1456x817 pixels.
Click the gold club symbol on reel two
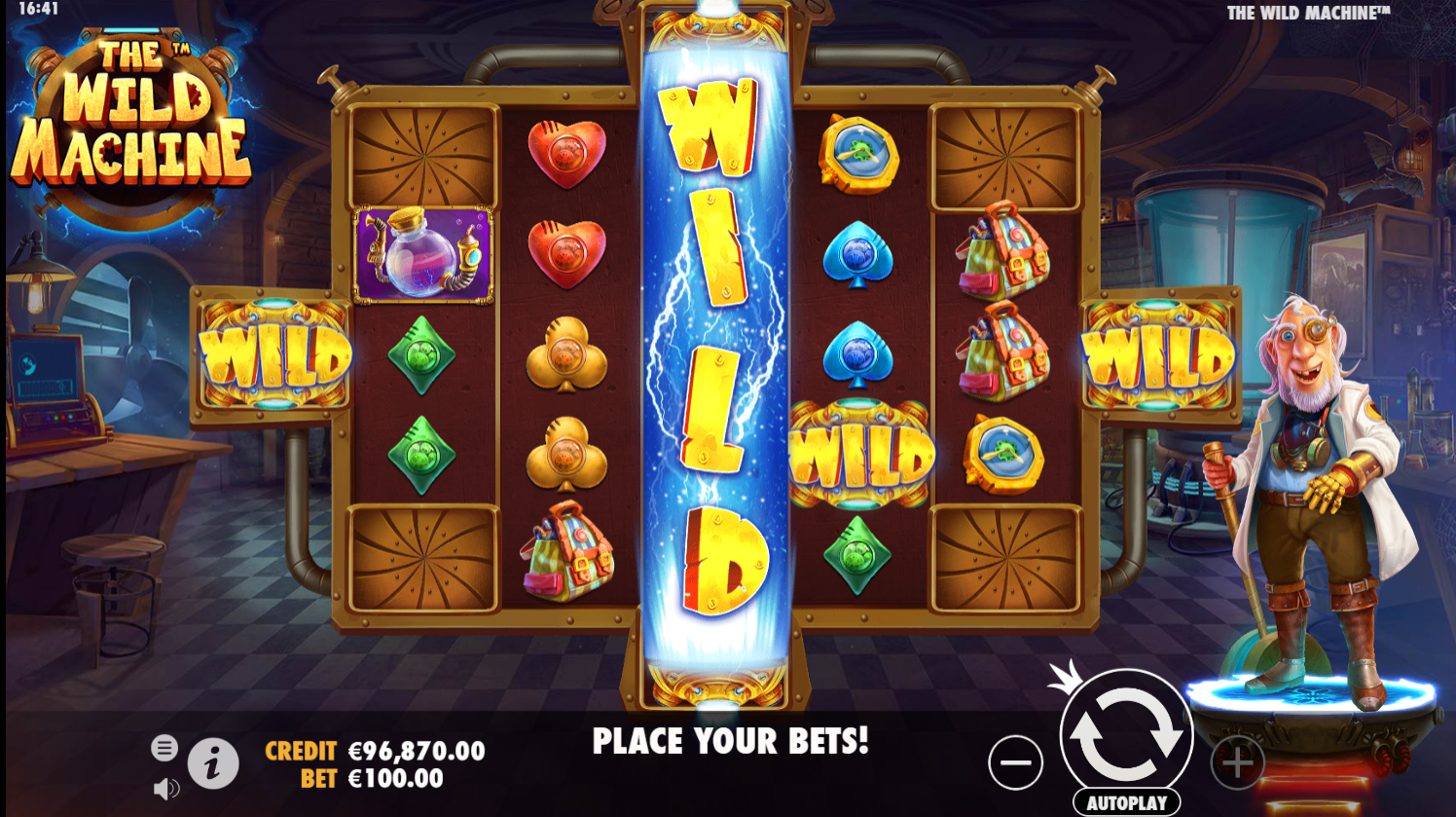coord(565,353)
